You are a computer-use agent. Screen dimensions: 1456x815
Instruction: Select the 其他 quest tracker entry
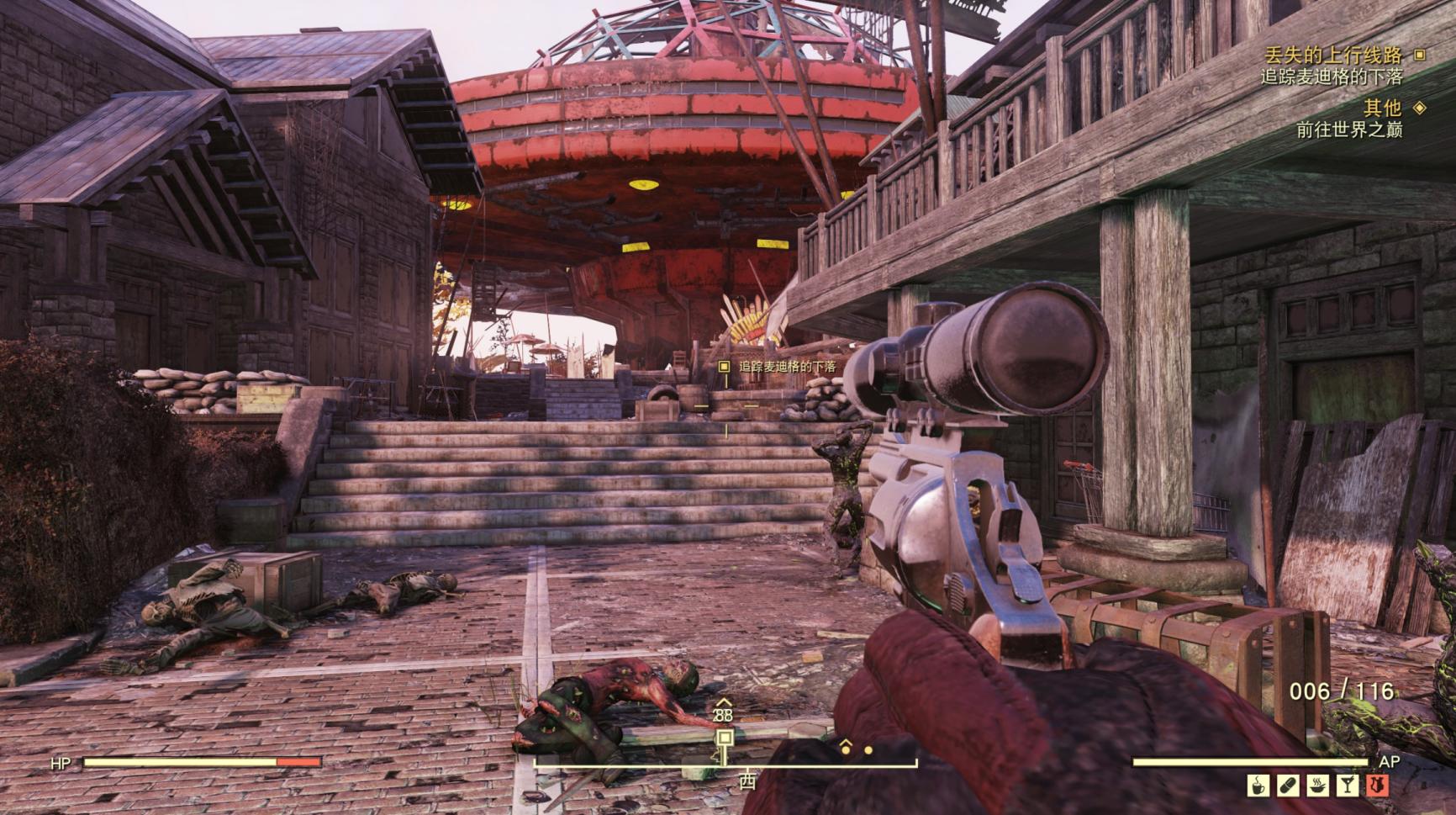point(1382,108)
